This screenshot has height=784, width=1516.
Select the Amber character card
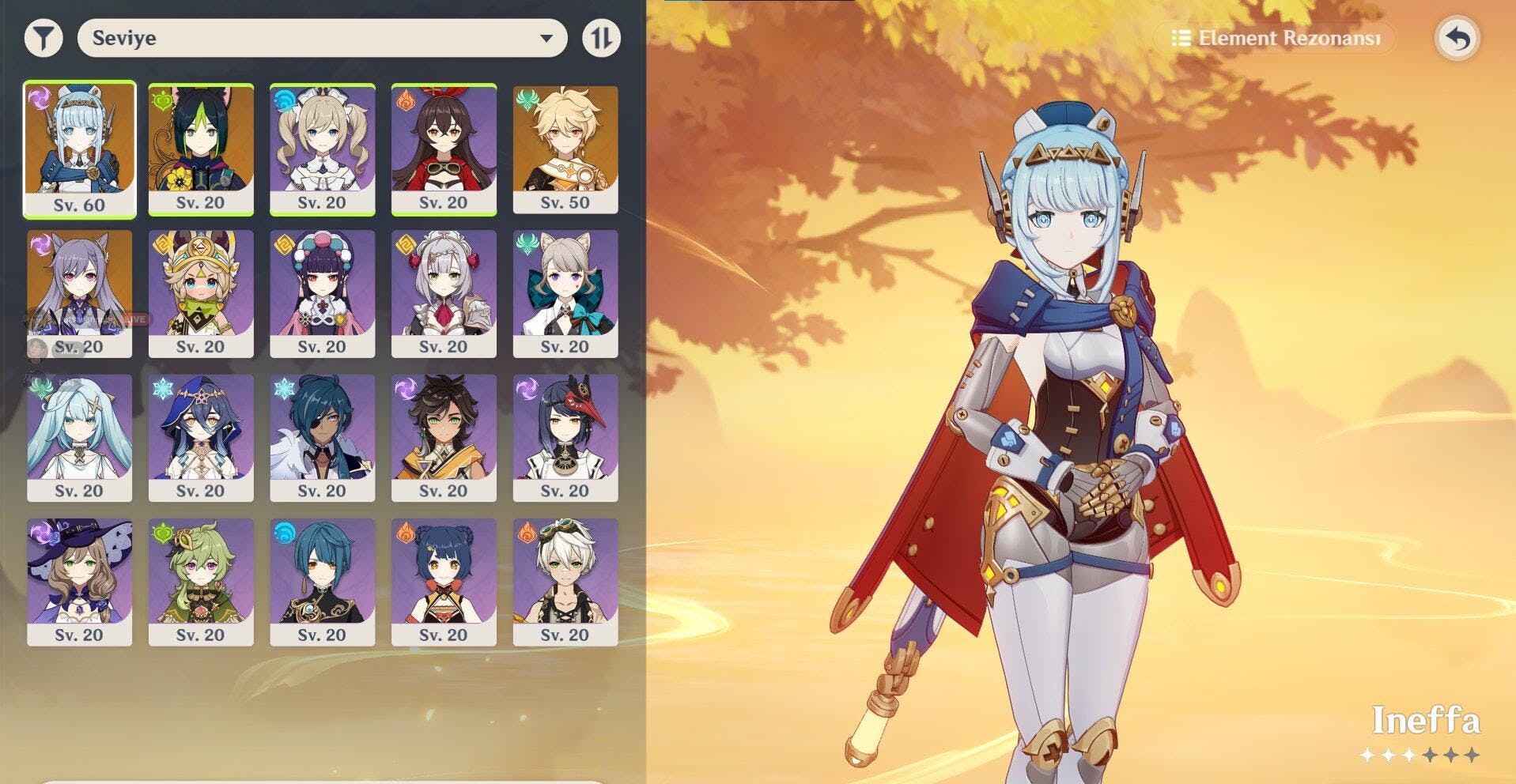(x=444, y=149)
